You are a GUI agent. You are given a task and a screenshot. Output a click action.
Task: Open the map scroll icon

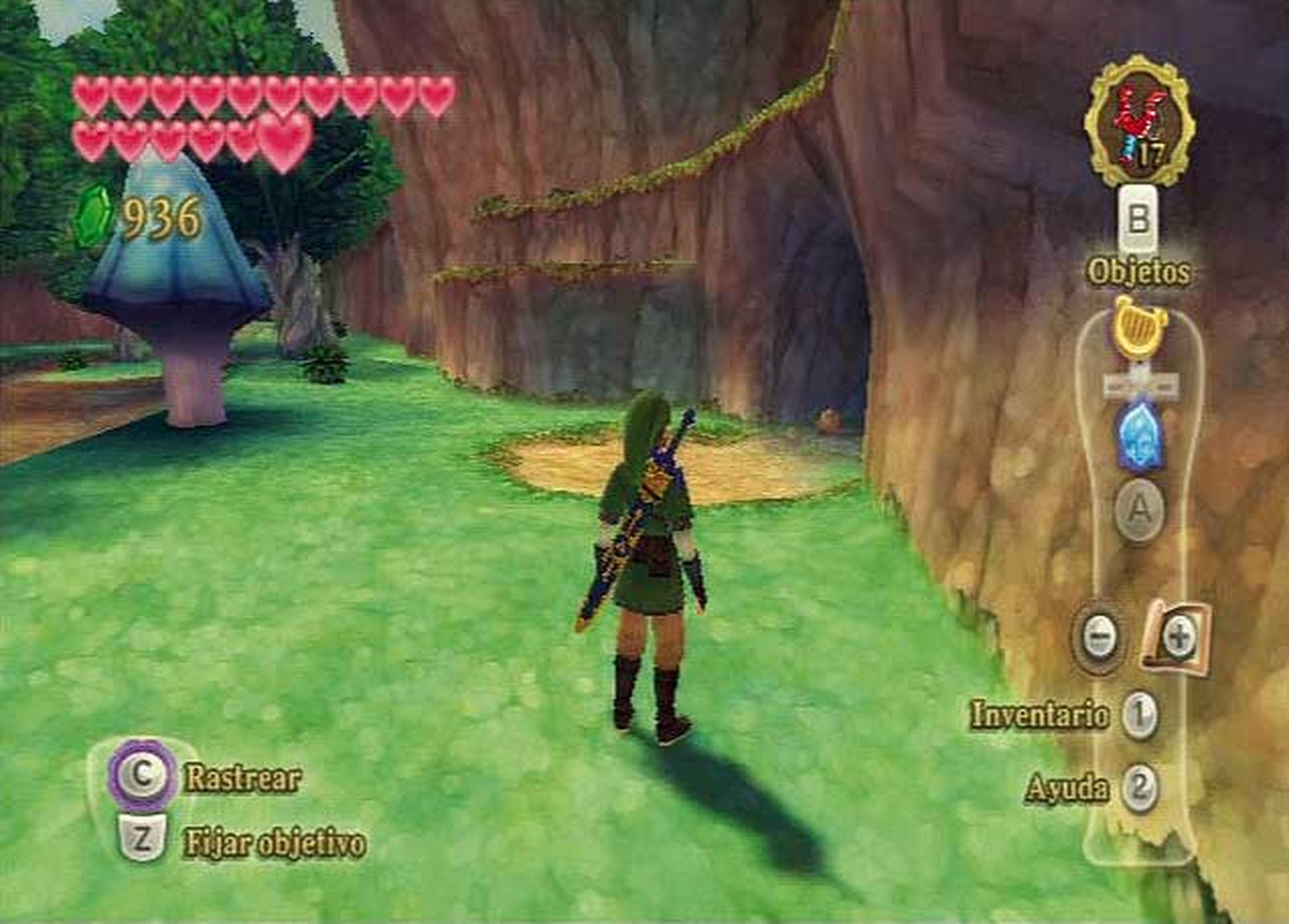pos(1175,638)
